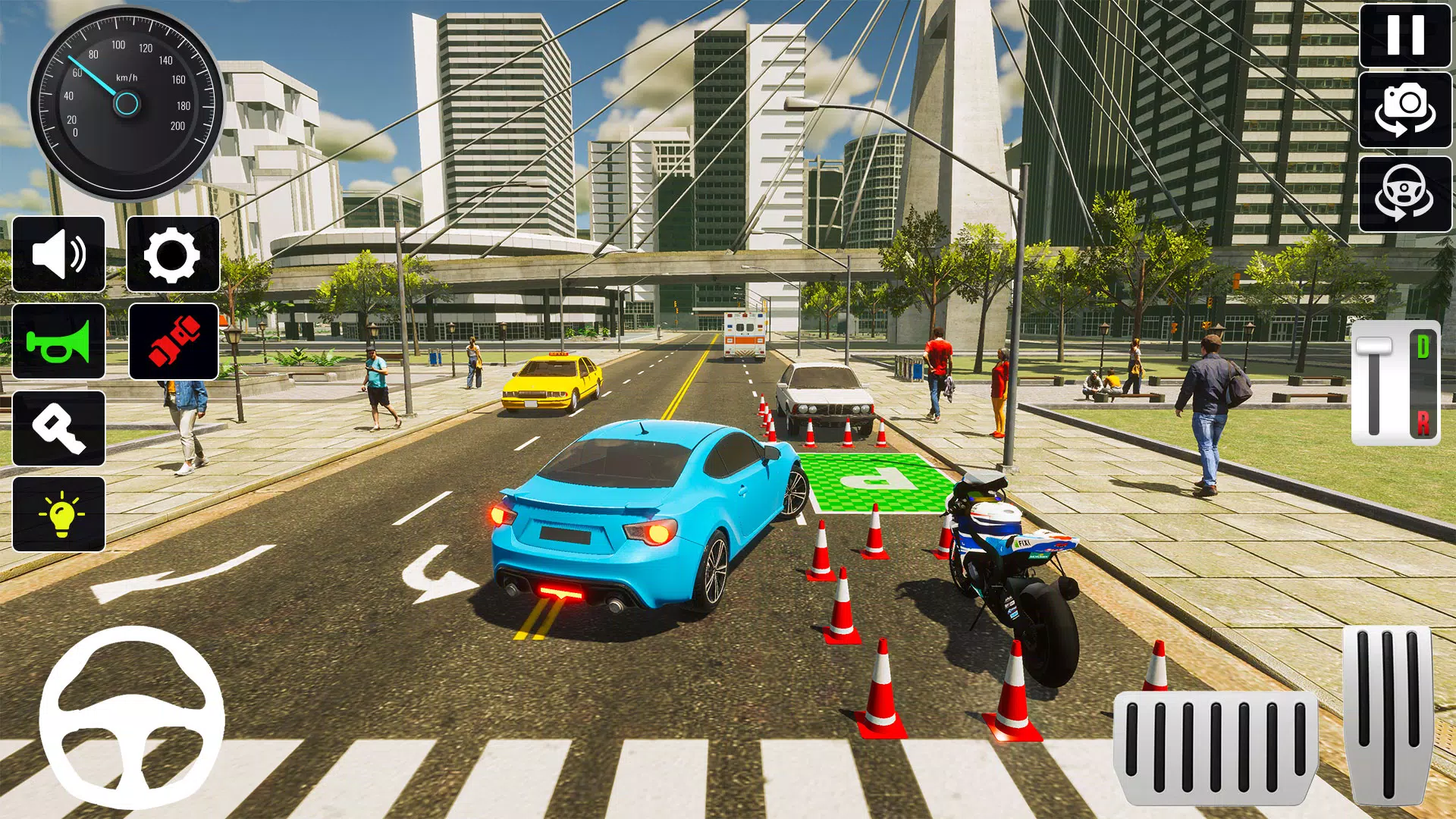Open the gear settings button
The height and width of the screenshot is (819, 1456).
click(173, 254)
